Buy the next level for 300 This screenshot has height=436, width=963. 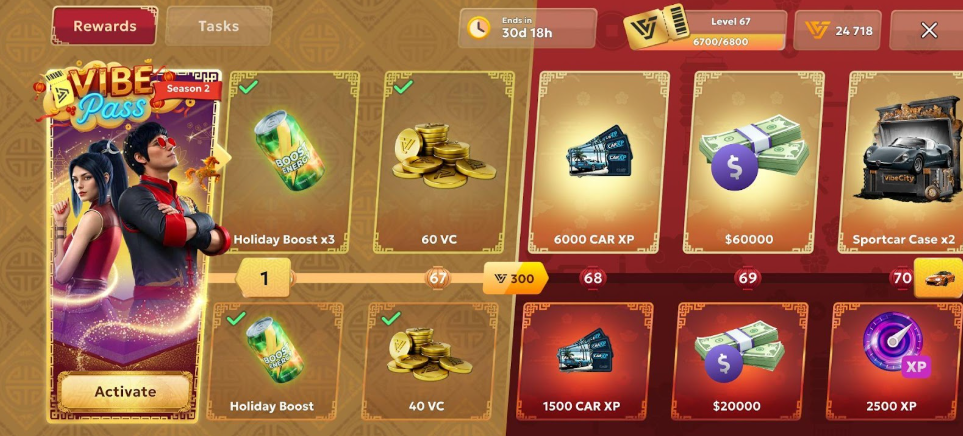coord(515,278)
